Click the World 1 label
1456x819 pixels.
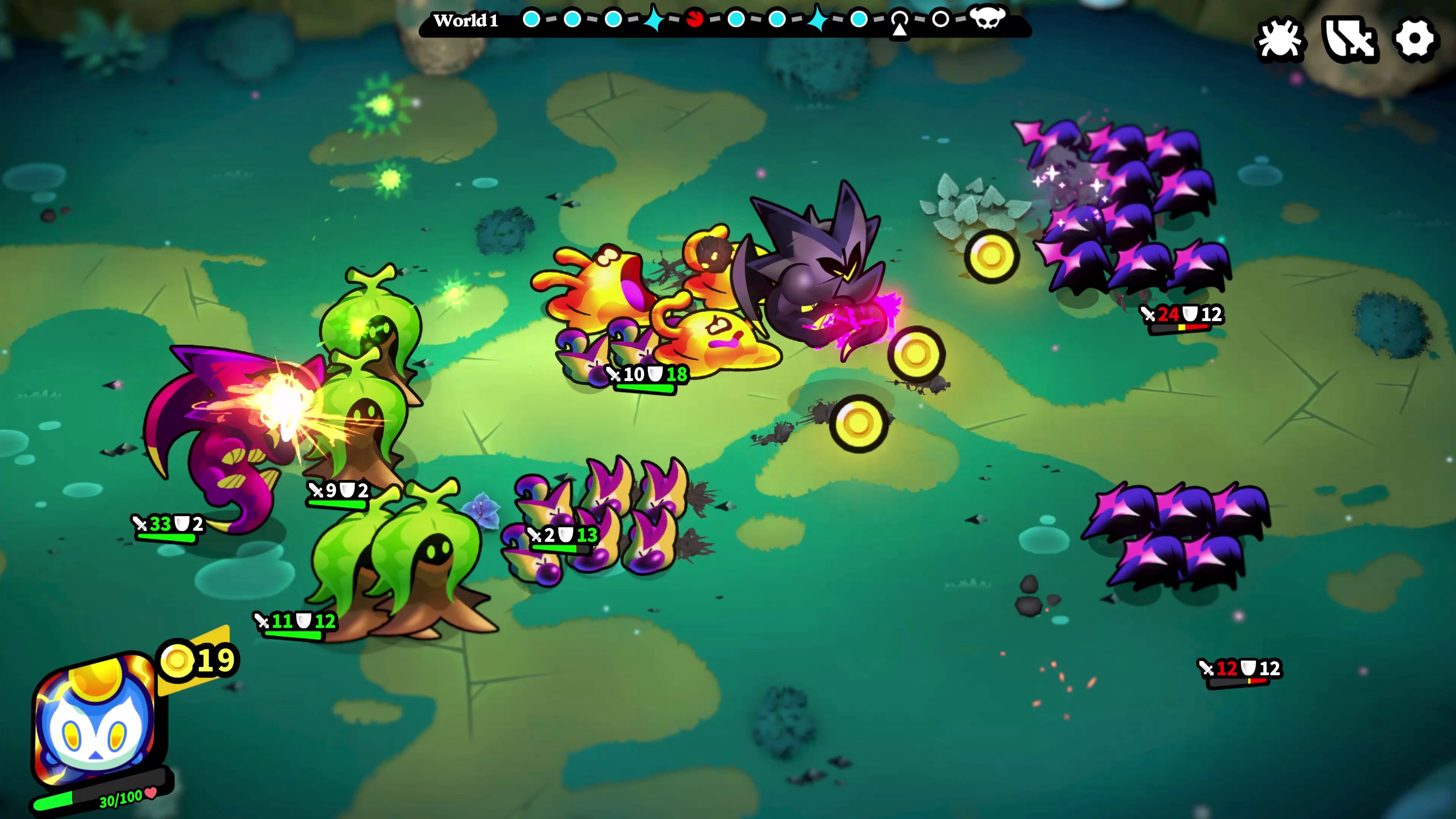pyautogui.click(x=466, y=20)
